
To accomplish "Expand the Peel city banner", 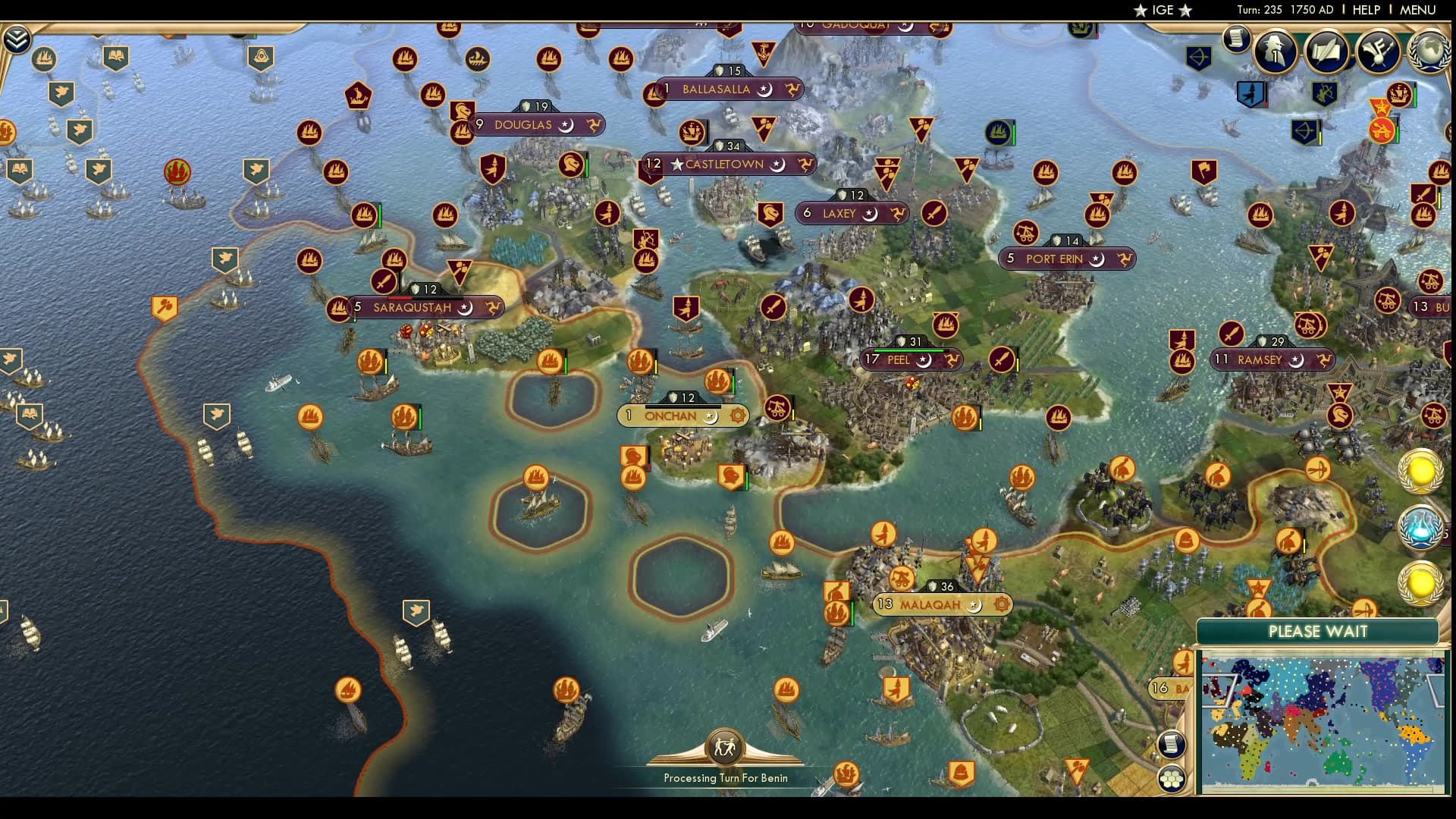I will point(910,360).
